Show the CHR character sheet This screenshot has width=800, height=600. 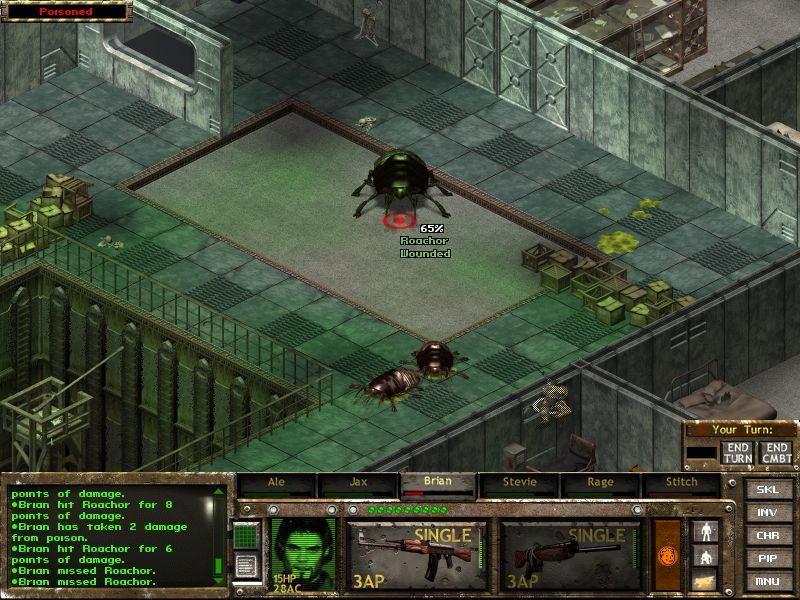(x=767, y=535)
